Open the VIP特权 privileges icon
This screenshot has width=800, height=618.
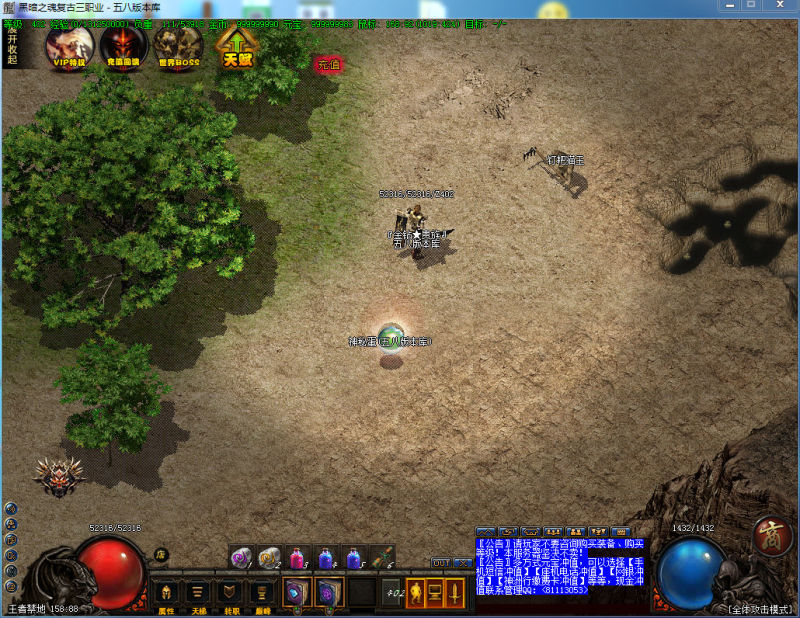coord(70,45)
